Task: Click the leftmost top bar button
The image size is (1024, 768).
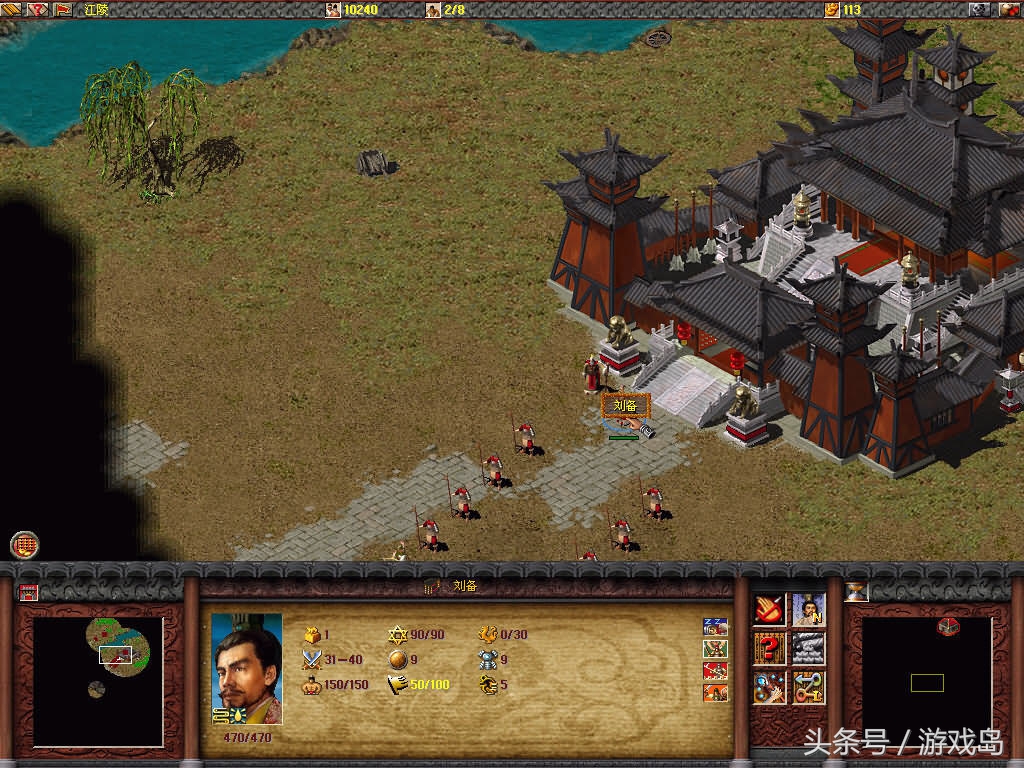Action: (x=11, y=9)
